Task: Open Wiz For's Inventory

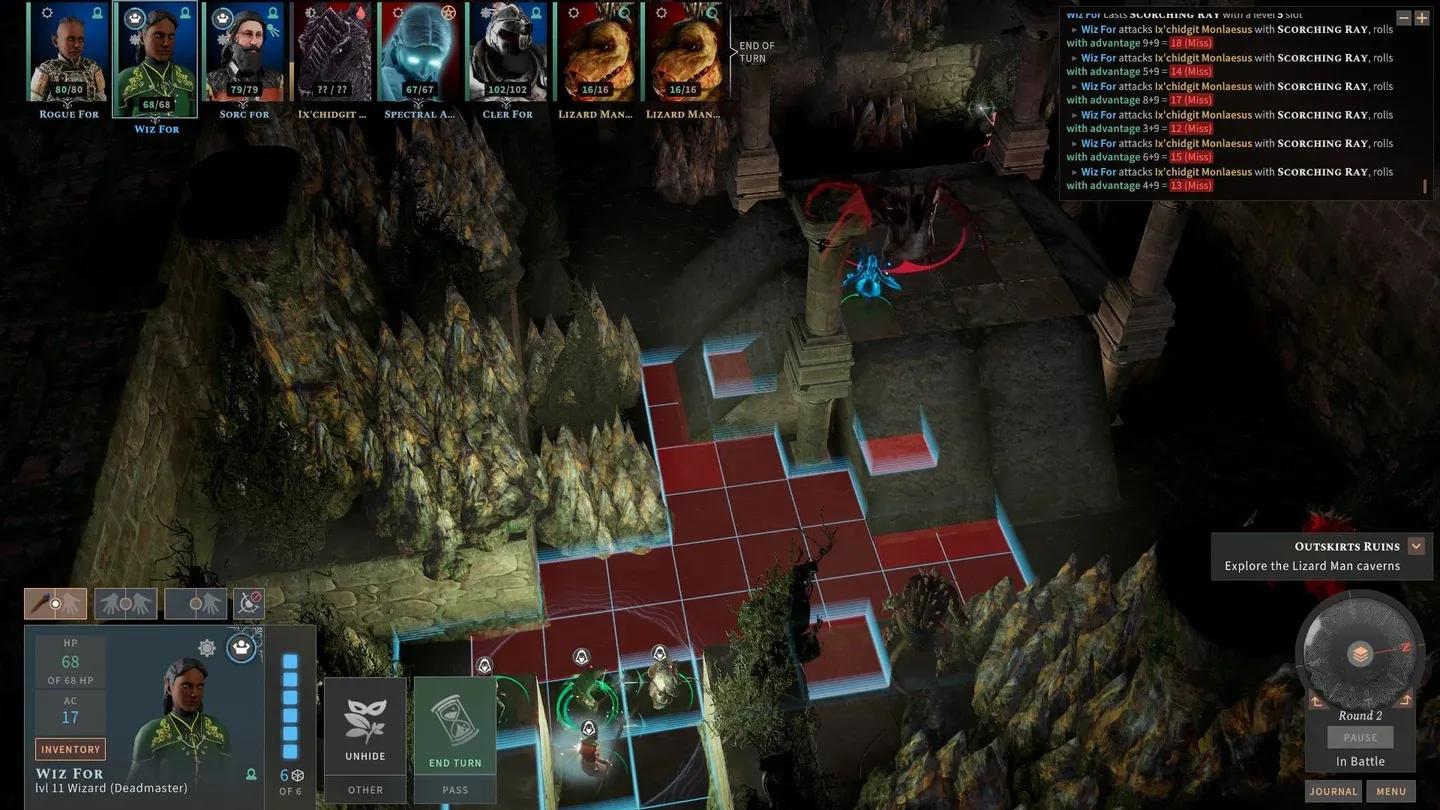Action: 70,748
